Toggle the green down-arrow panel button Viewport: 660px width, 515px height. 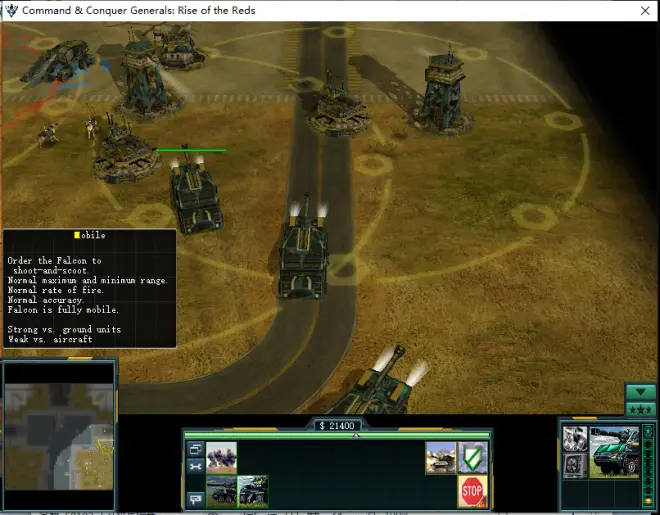coord(640,392)
